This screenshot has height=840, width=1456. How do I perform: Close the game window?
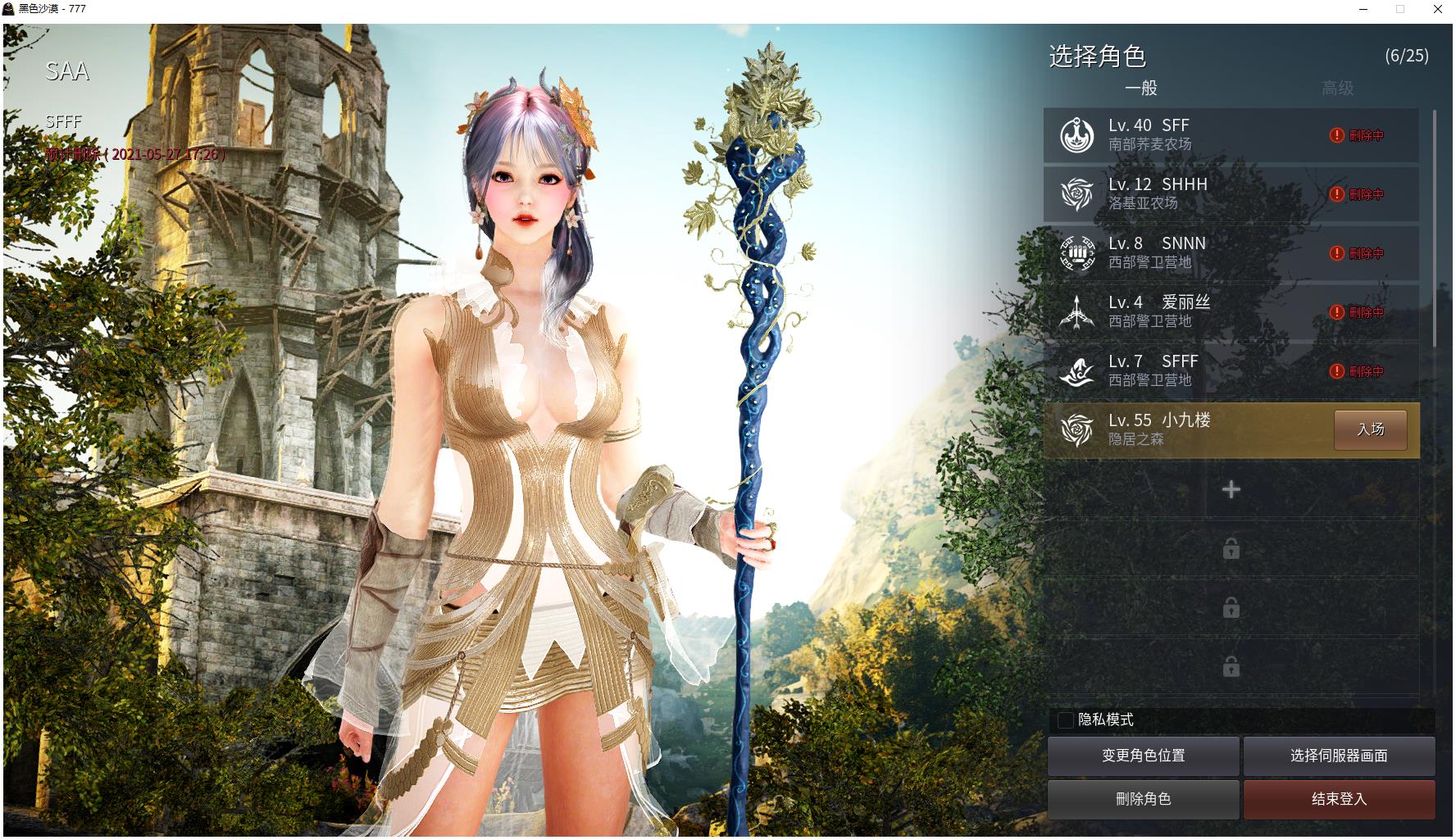tap(1437, 9)
